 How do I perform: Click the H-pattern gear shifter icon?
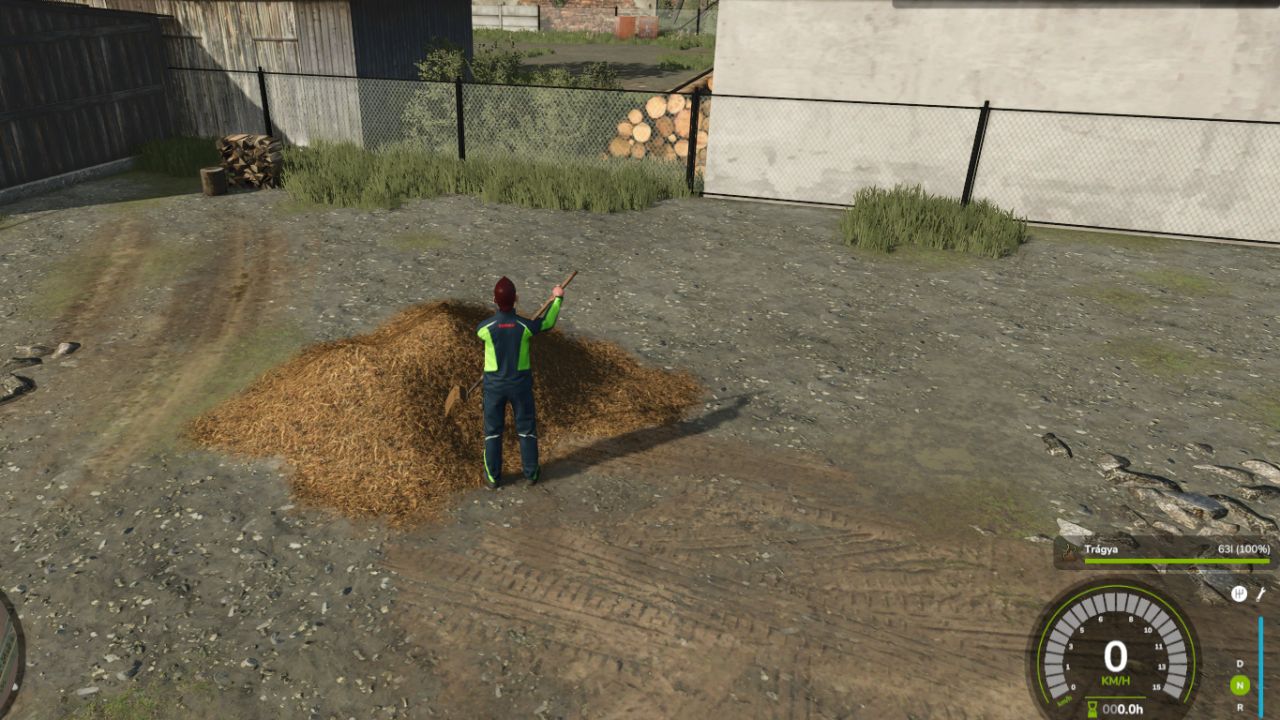click(x=1239, y=593)
